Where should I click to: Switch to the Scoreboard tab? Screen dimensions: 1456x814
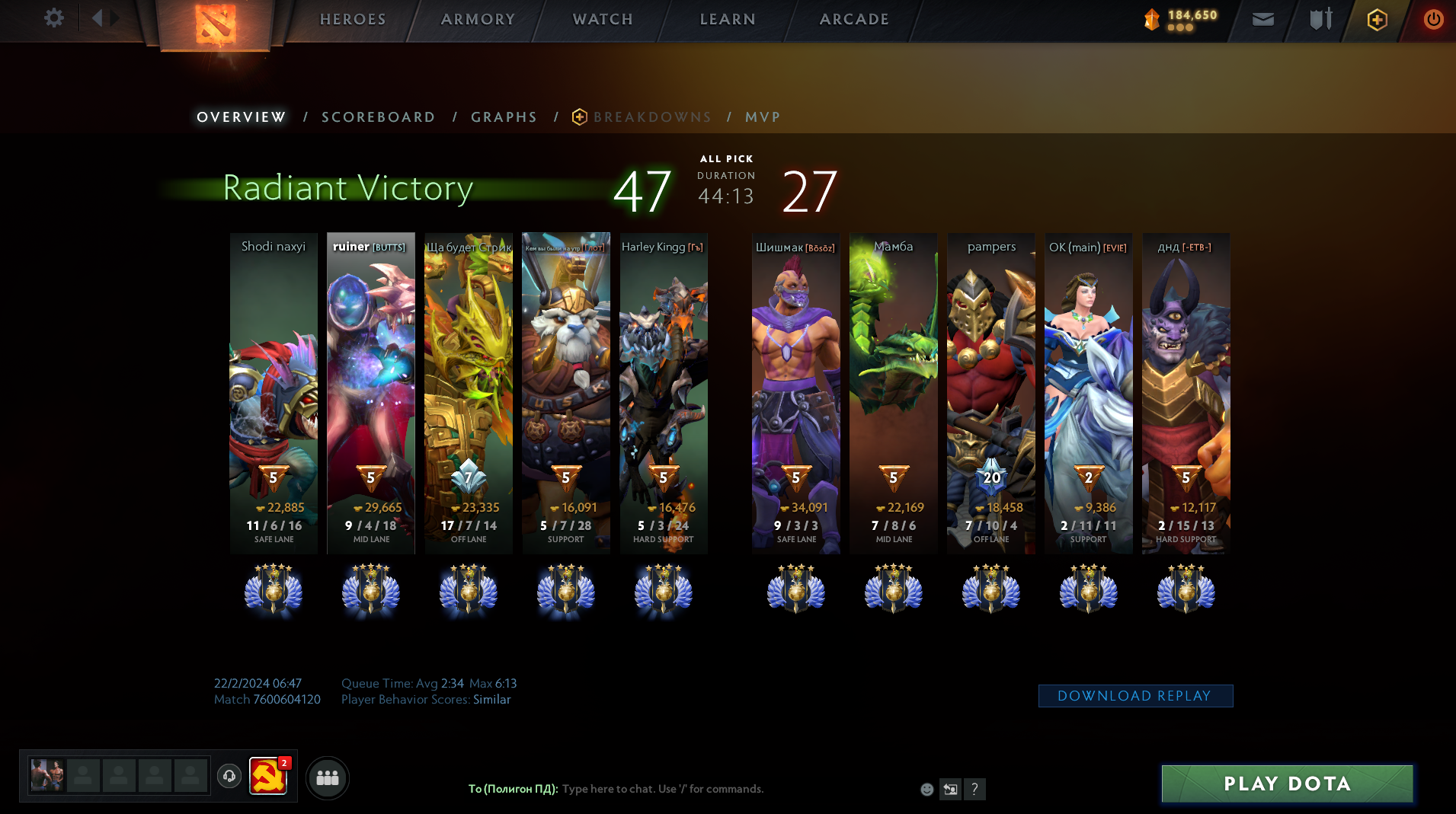tap(378, 117)
